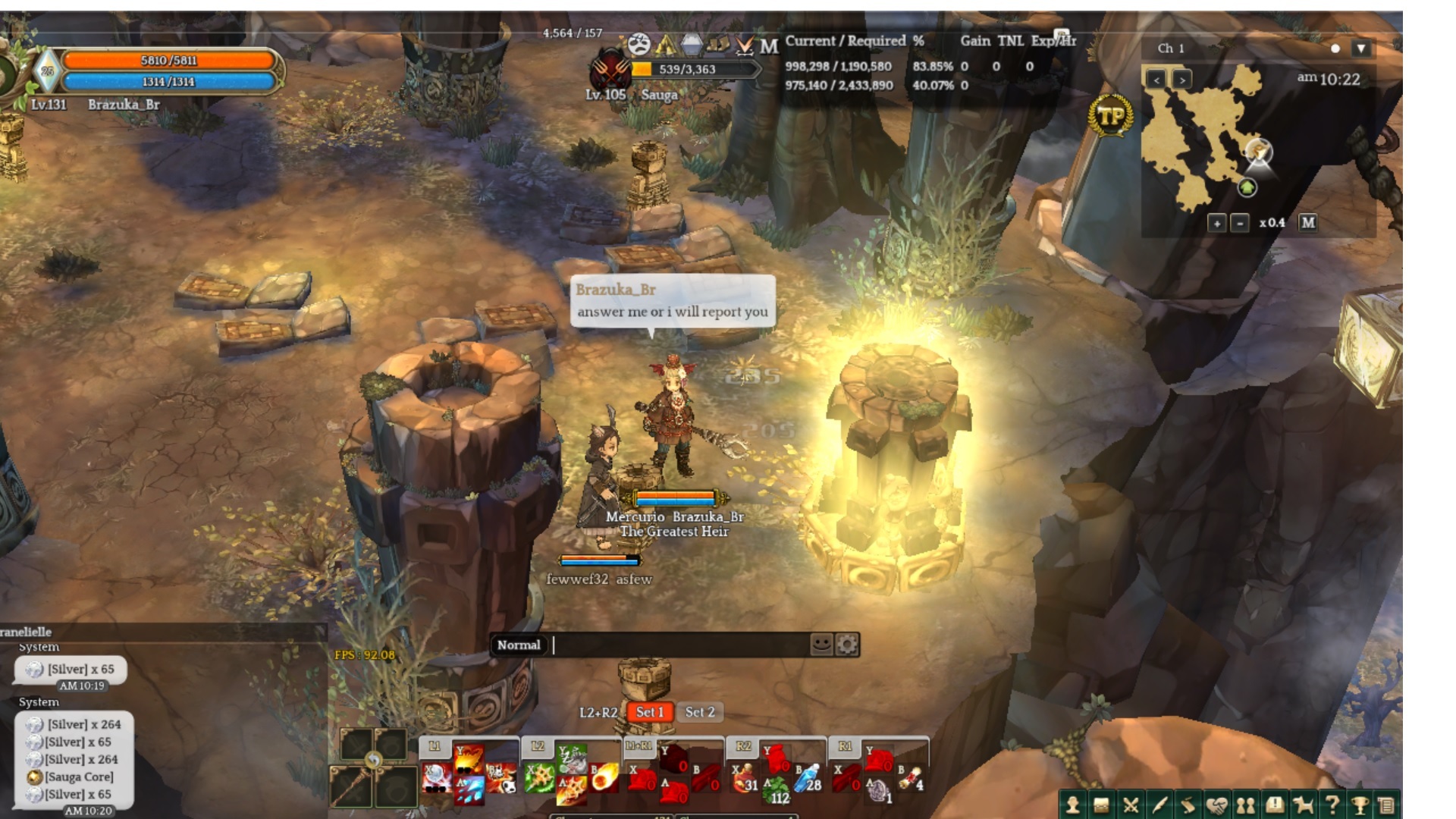
Task: Zoom out the minimap with the minus button
Action: tap(1240, 223)
